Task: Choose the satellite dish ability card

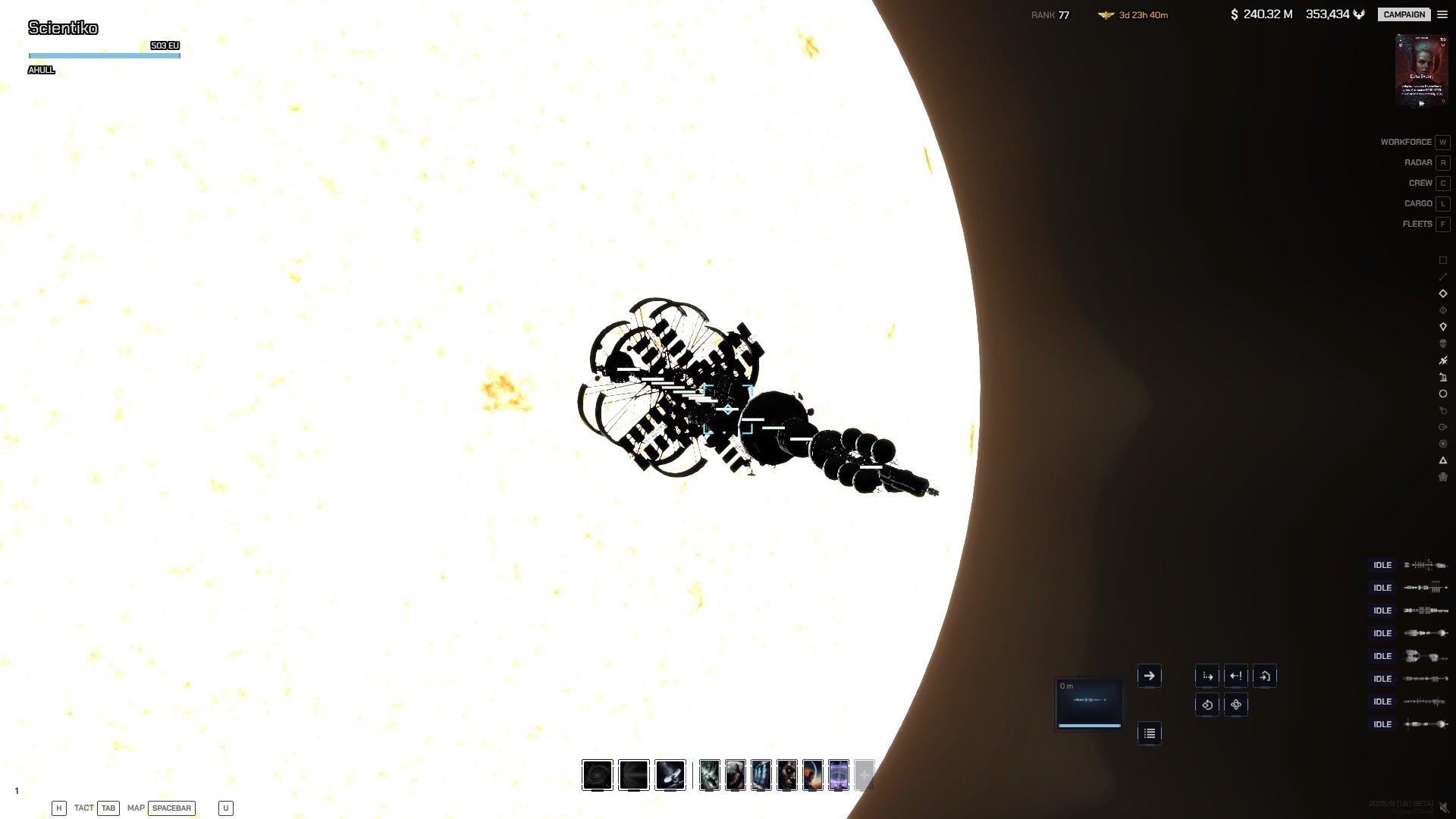Action: (x=670, y=775)
